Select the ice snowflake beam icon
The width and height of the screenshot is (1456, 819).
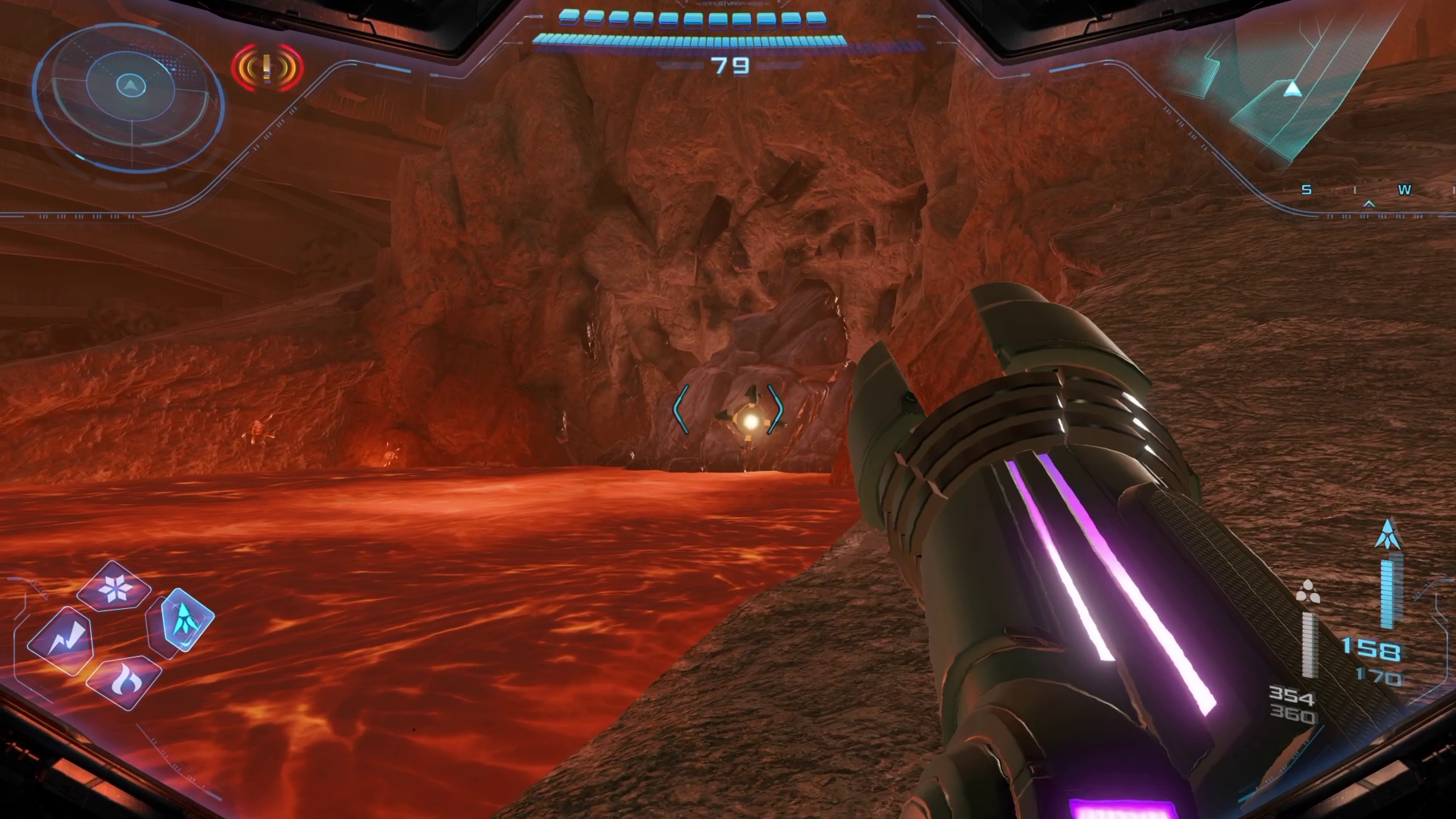tap(115, 588)
